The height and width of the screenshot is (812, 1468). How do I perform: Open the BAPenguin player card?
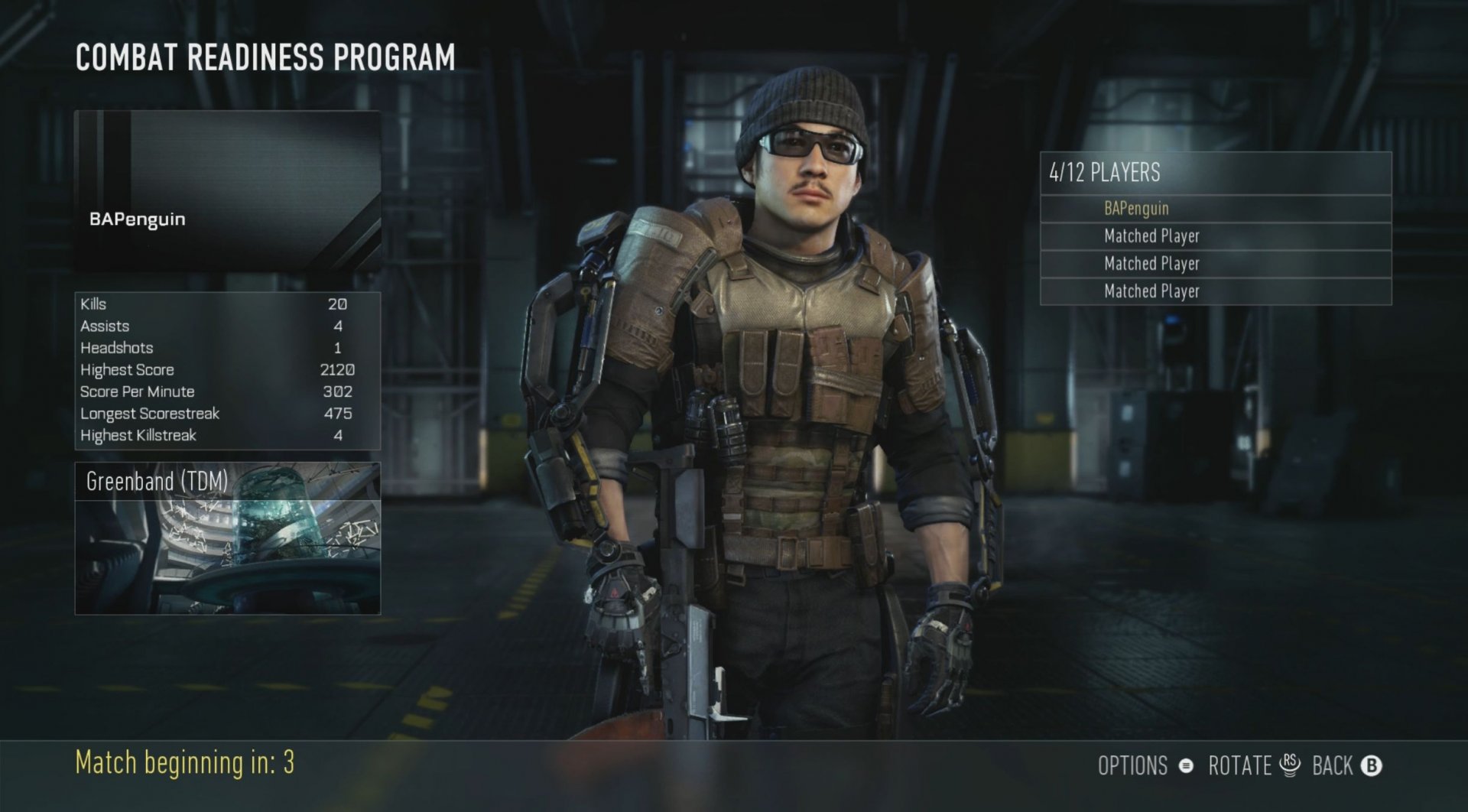point(227,191)
